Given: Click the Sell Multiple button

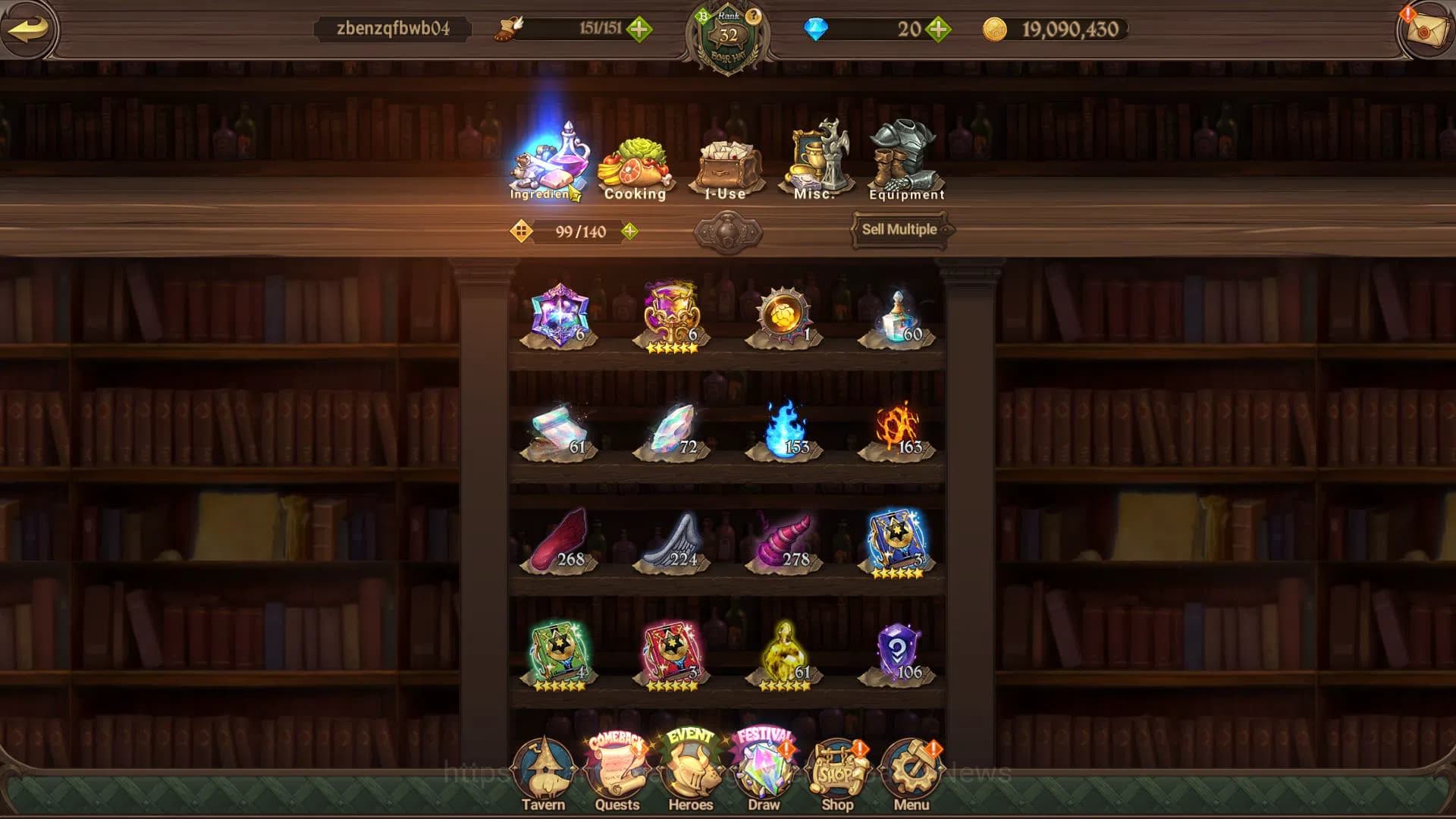Looking at the screenshot, I should pyautogui.click(x=899, y=230).
